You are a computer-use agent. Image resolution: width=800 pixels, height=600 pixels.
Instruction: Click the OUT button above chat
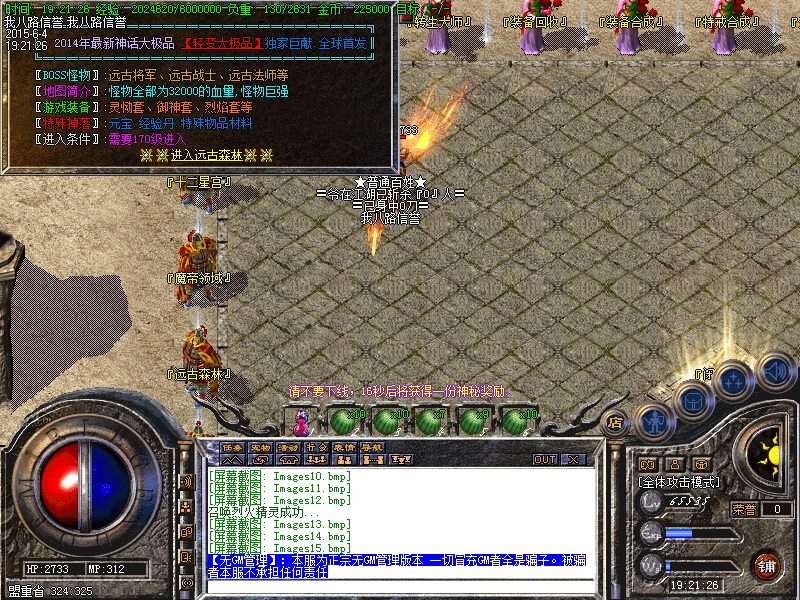[545, 460]
